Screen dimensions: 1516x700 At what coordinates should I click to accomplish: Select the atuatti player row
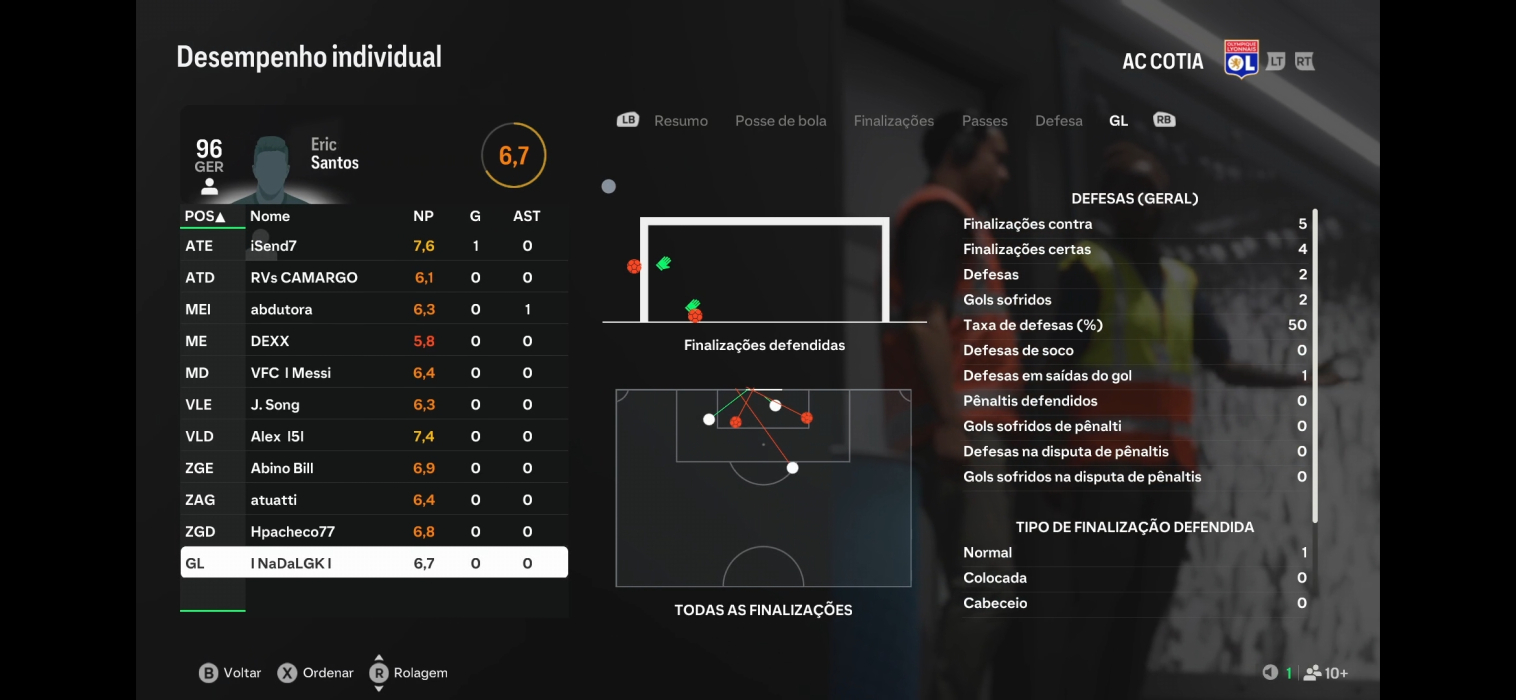coord(373,500)
